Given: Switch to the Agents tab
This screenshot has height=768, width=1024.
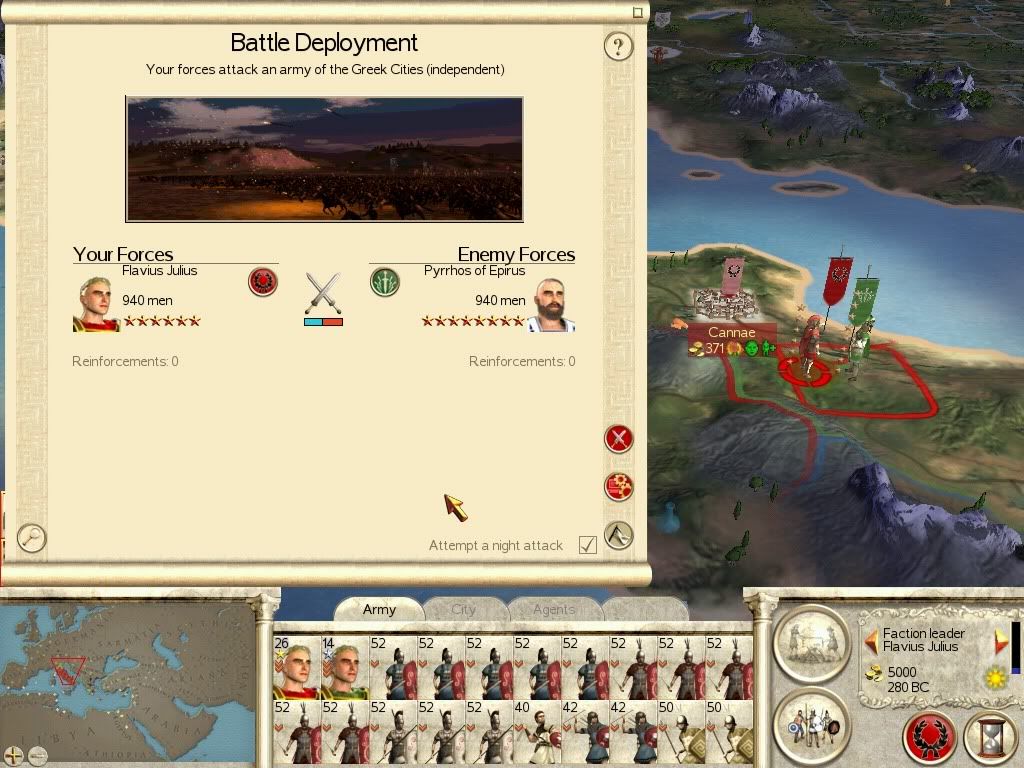Looking at the screenshot, I should coord(553,609).
